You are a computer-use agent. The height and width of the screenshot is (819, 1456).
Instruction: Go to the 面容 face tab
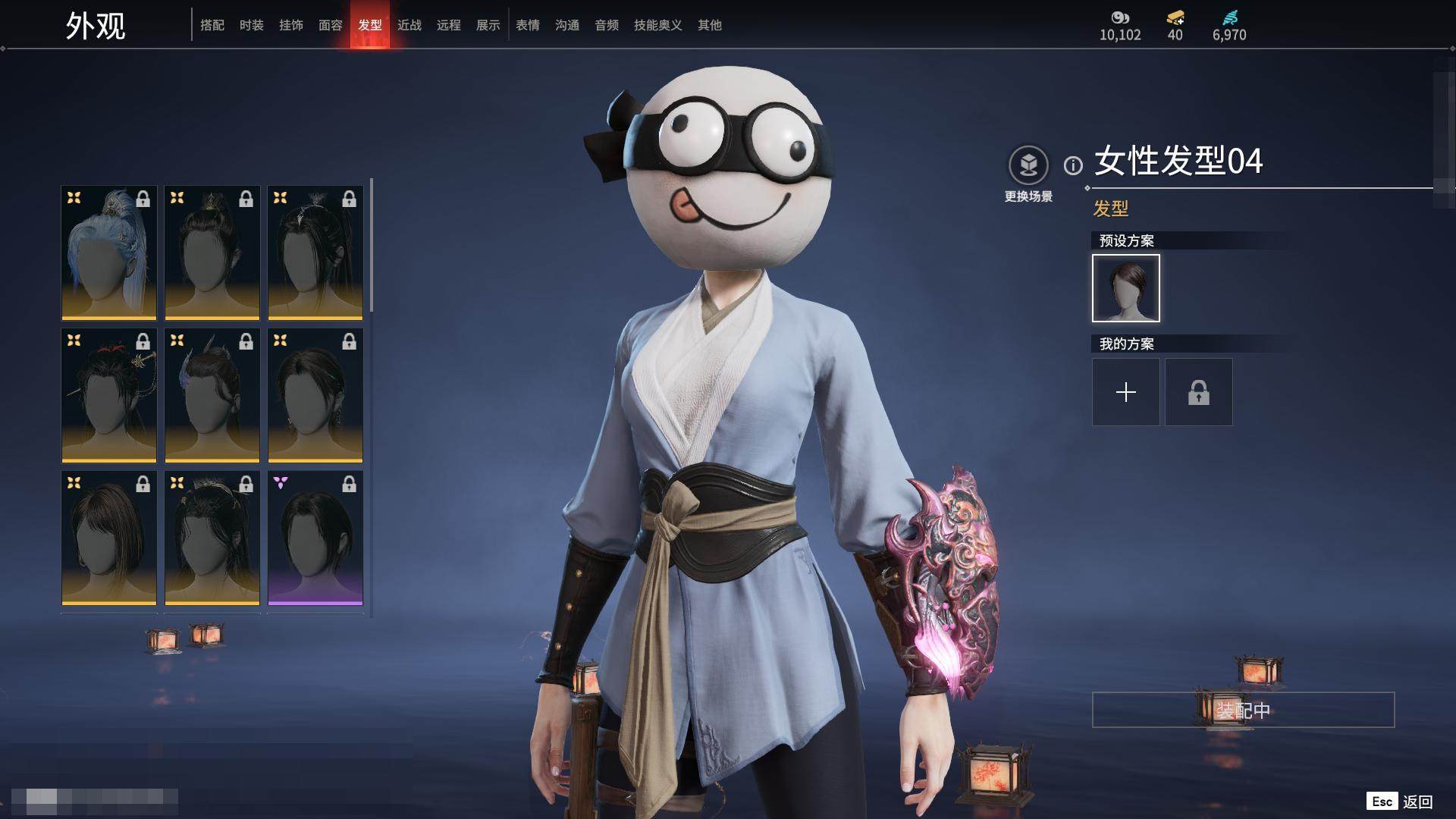click(x=331, y=25)
